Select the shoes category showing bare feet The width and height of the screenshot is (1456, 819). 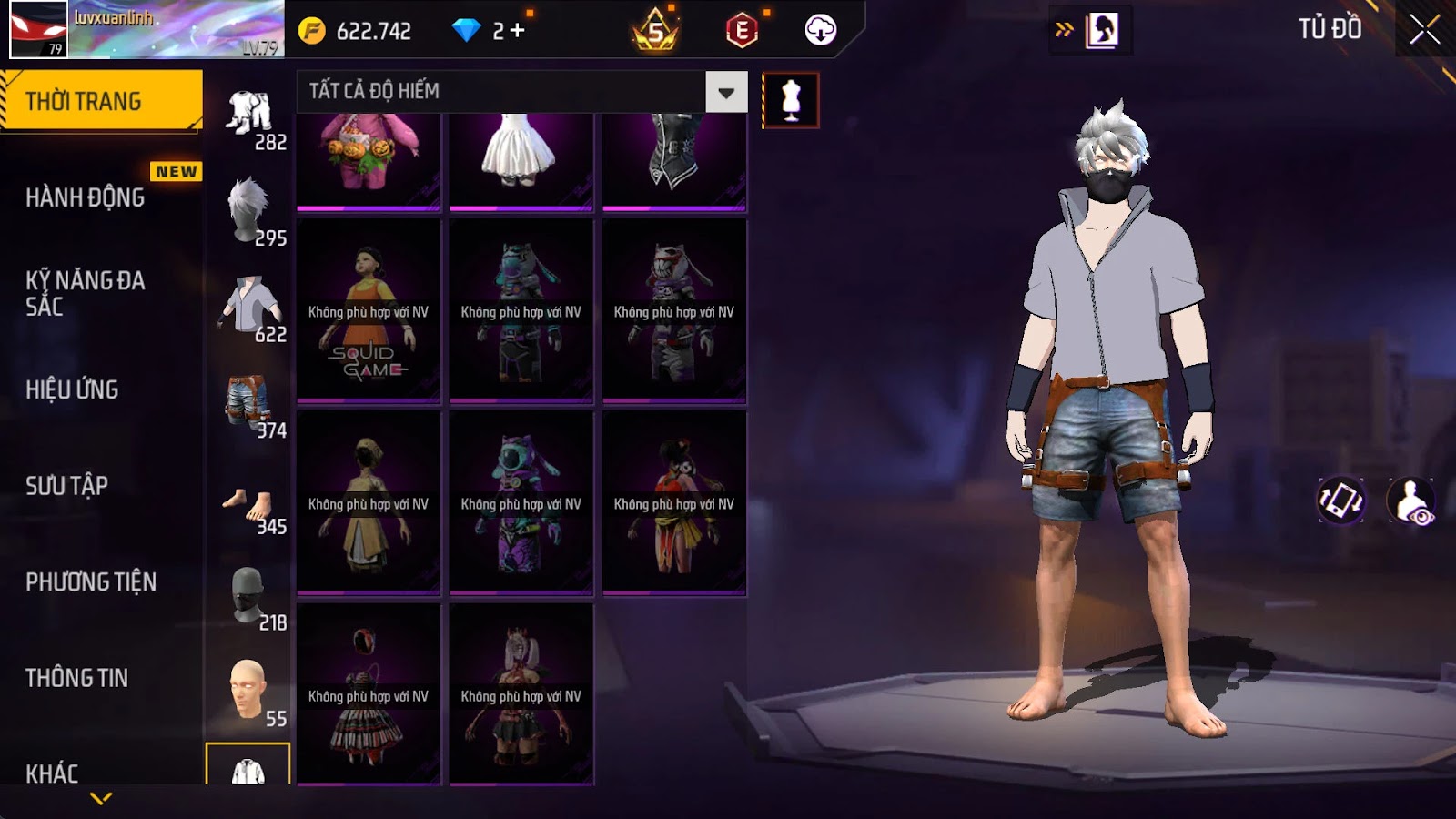click(250, 506)
